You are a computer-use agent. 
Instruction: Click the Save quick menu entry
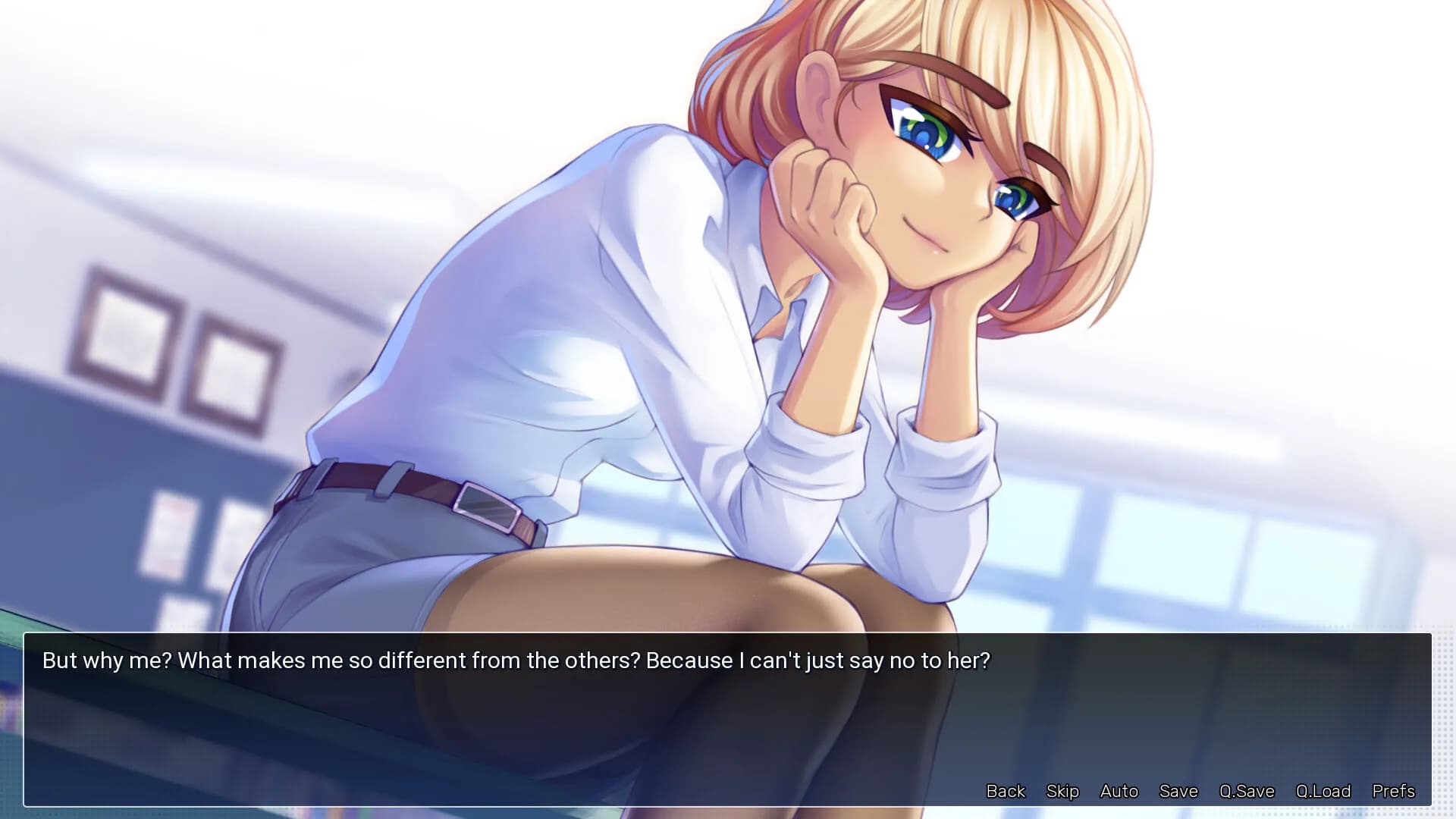point(1178,791)
